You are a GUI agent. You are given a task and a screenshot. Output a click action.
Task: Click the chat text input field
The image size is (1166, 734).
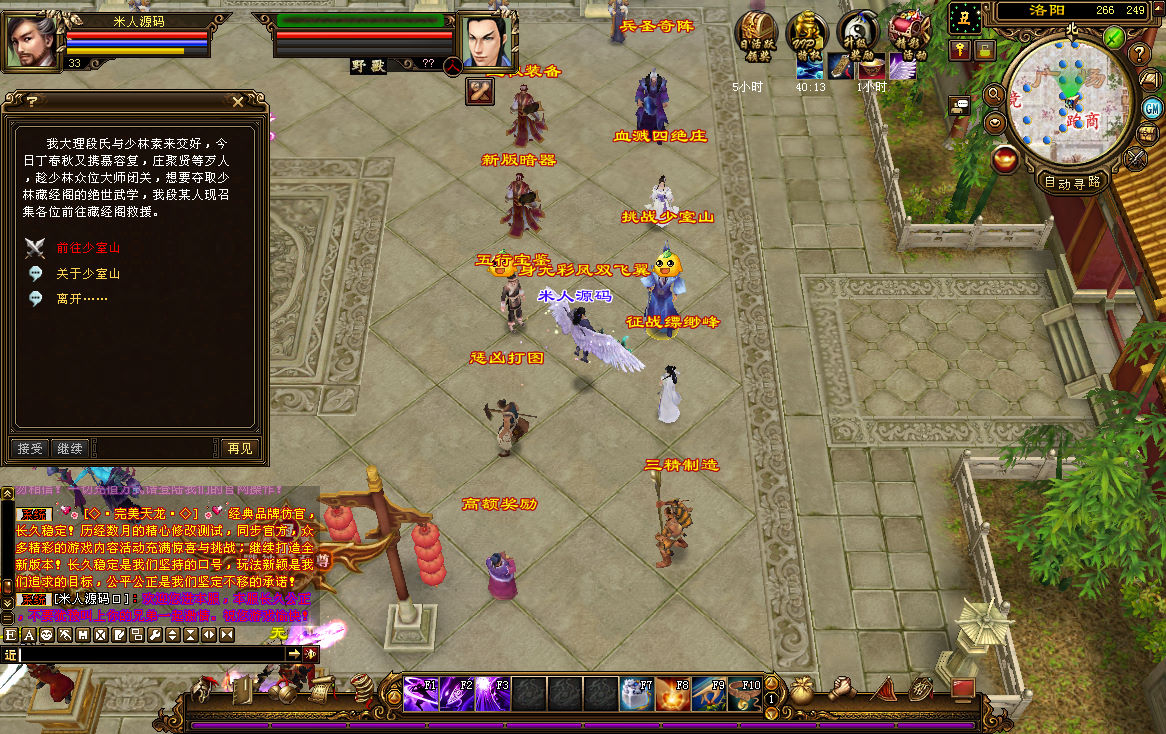(x=150, y=654)
